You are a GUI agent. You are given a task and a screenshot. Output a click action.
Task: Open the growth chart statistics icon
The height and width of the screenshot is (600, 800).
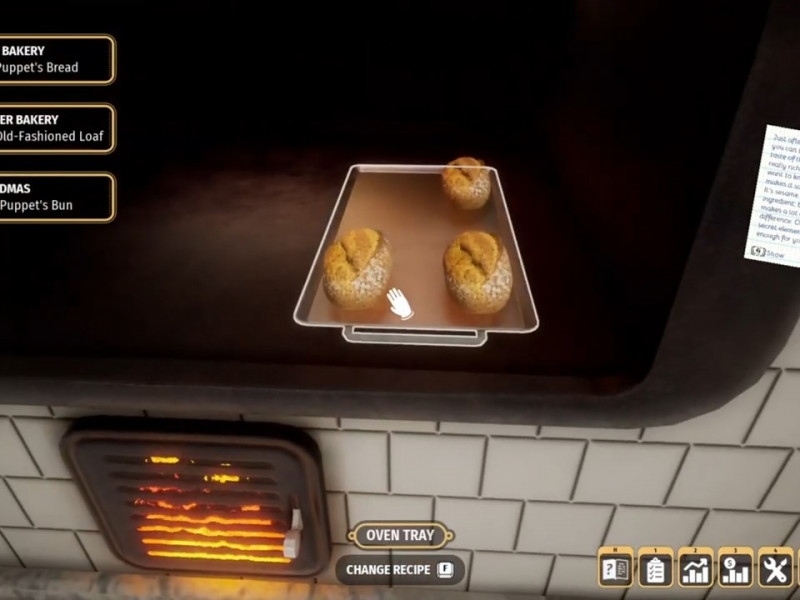pos(695,569)
